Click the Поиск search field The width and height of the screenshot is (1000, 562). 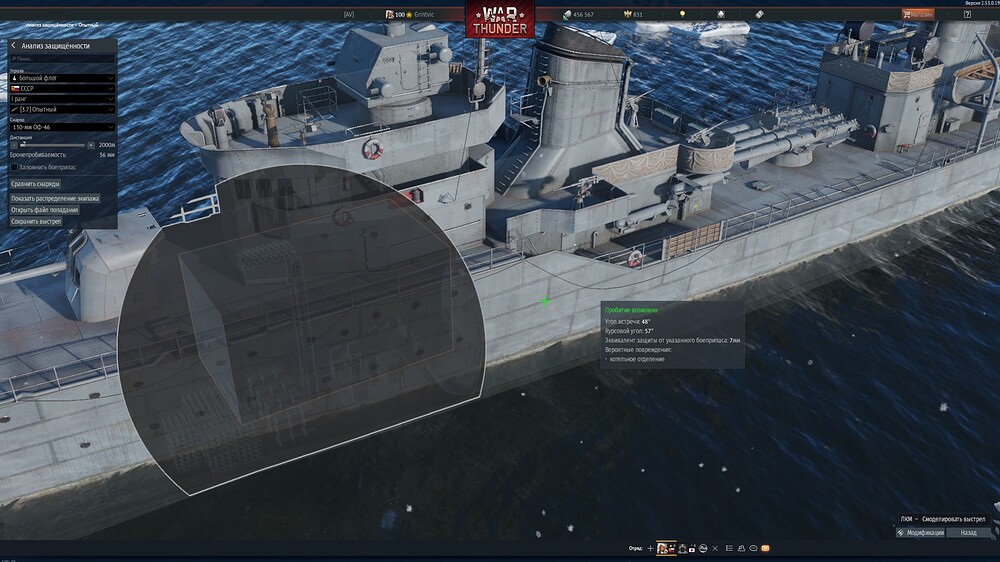click(x=62, y=60)
